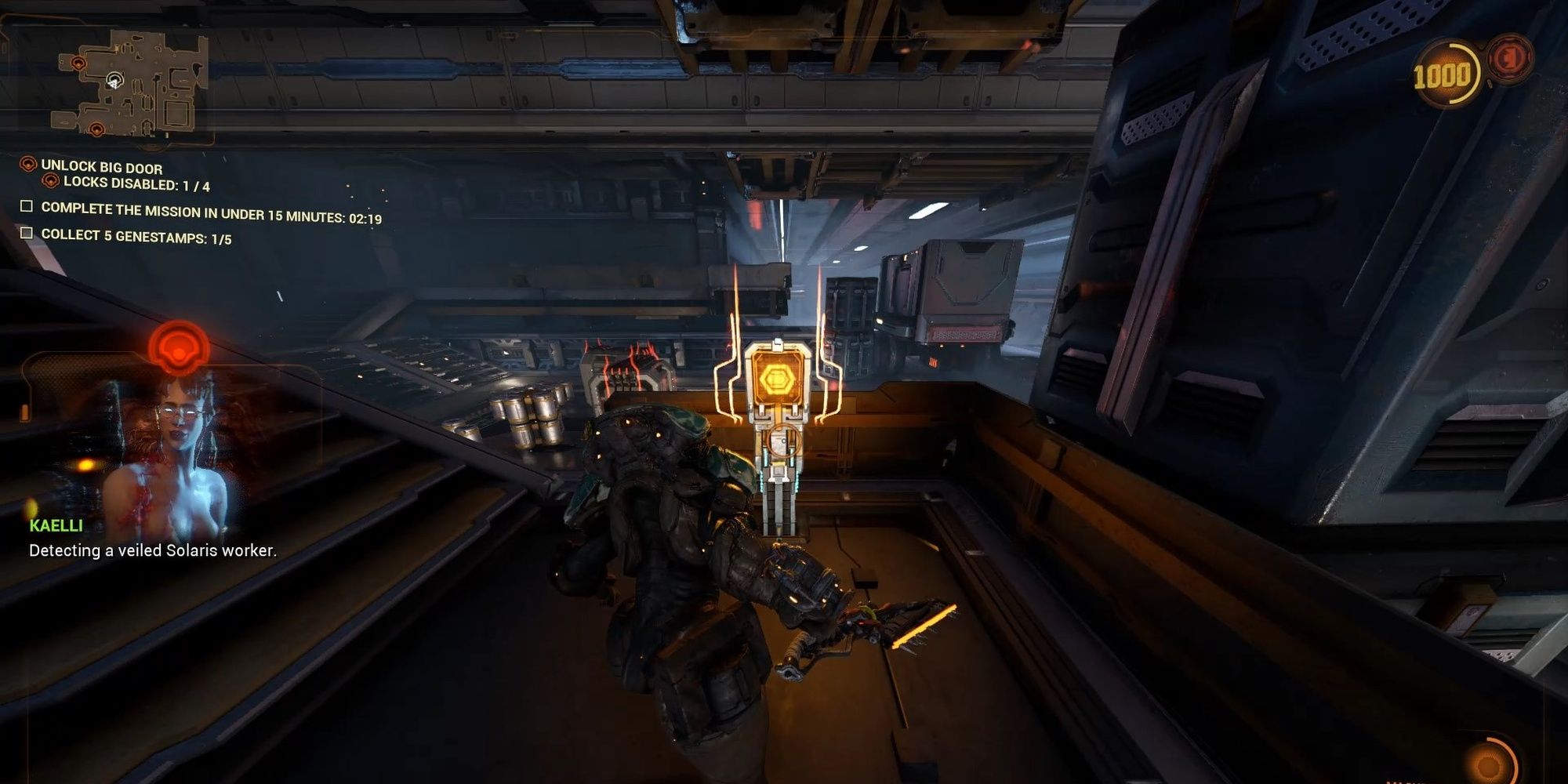Check the Collect 5 Genestamps objective box
The height and width of the screenshot is (784, 1568).
point(26,234)
